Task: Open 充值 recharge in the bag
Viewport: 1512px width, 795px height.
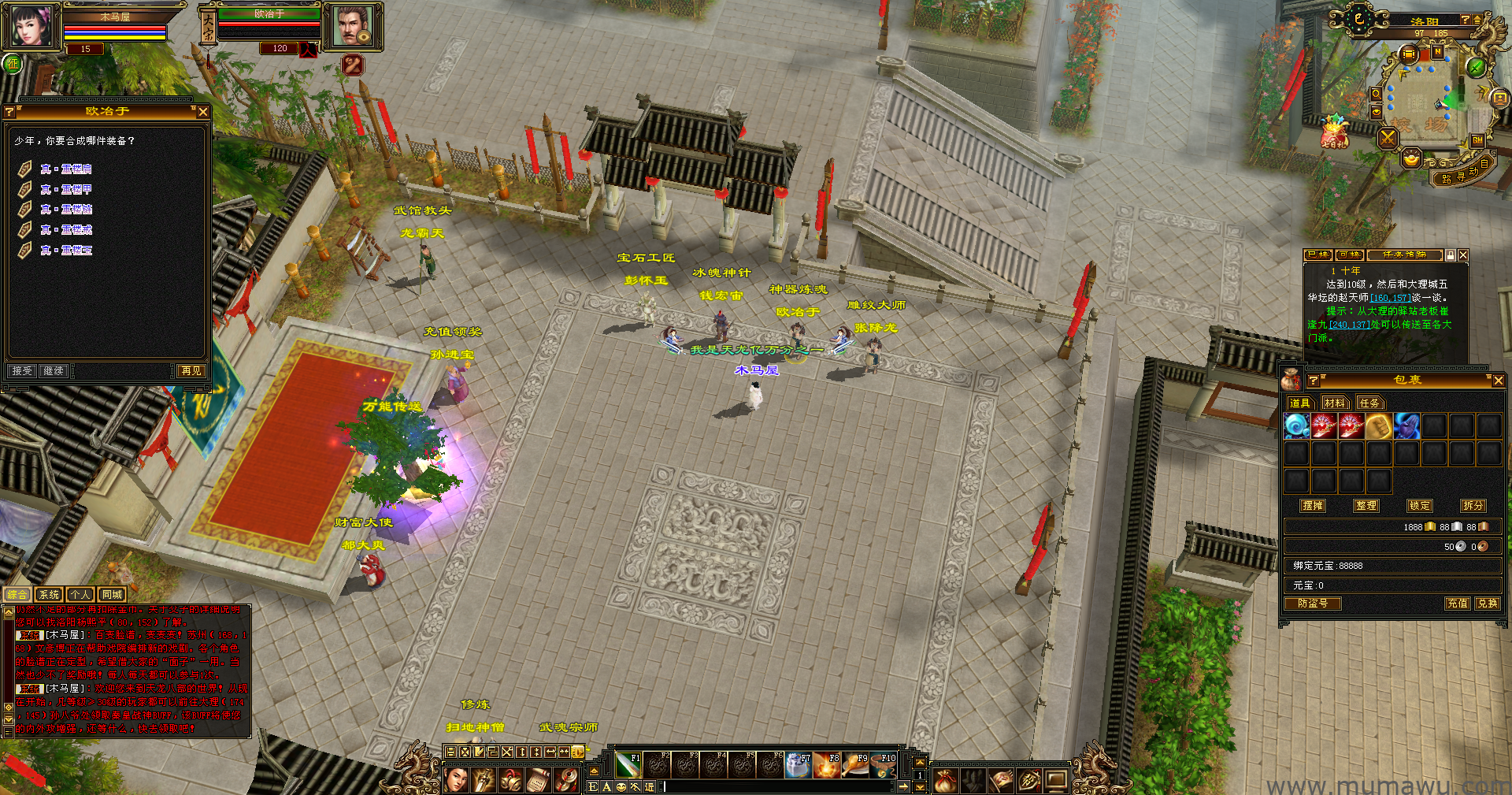Action: [1457, 604]
